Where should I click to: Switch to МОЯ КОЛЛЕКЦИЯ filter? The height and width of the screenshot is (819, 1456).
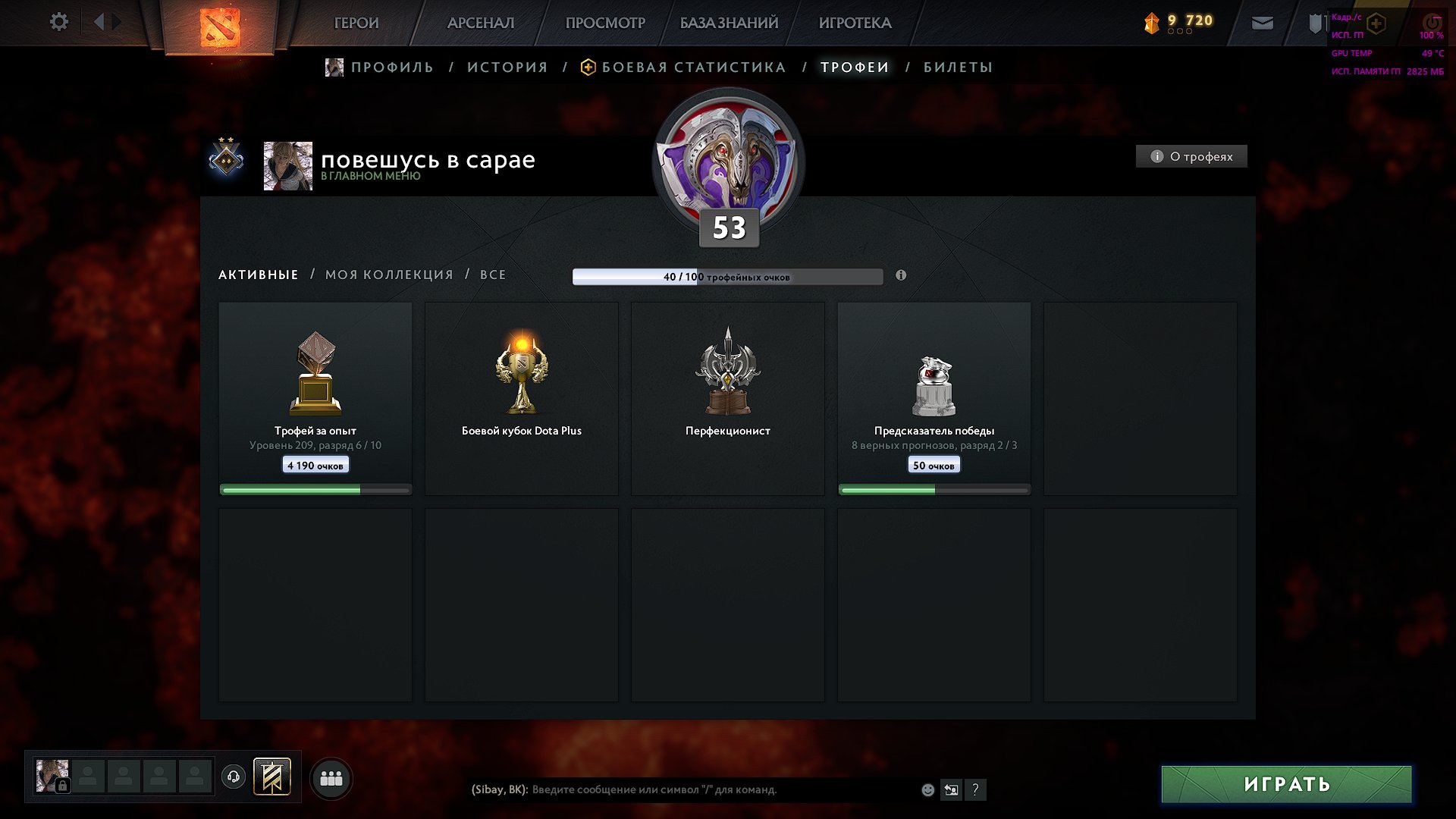(x=389, y=275)
